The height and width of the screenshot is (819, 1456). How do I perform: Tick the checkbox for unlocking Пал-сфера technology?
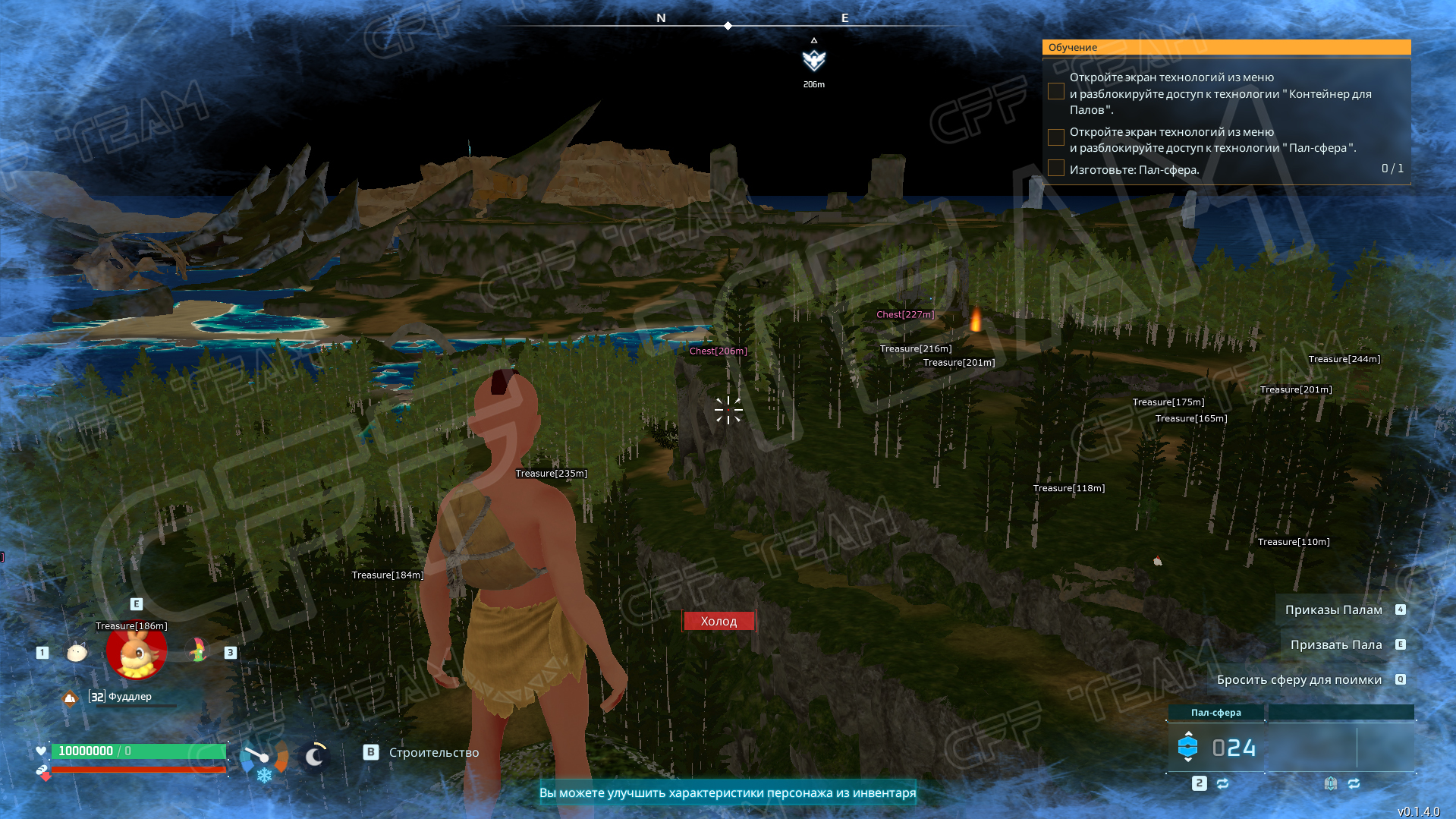click(x=1055, y=137)
